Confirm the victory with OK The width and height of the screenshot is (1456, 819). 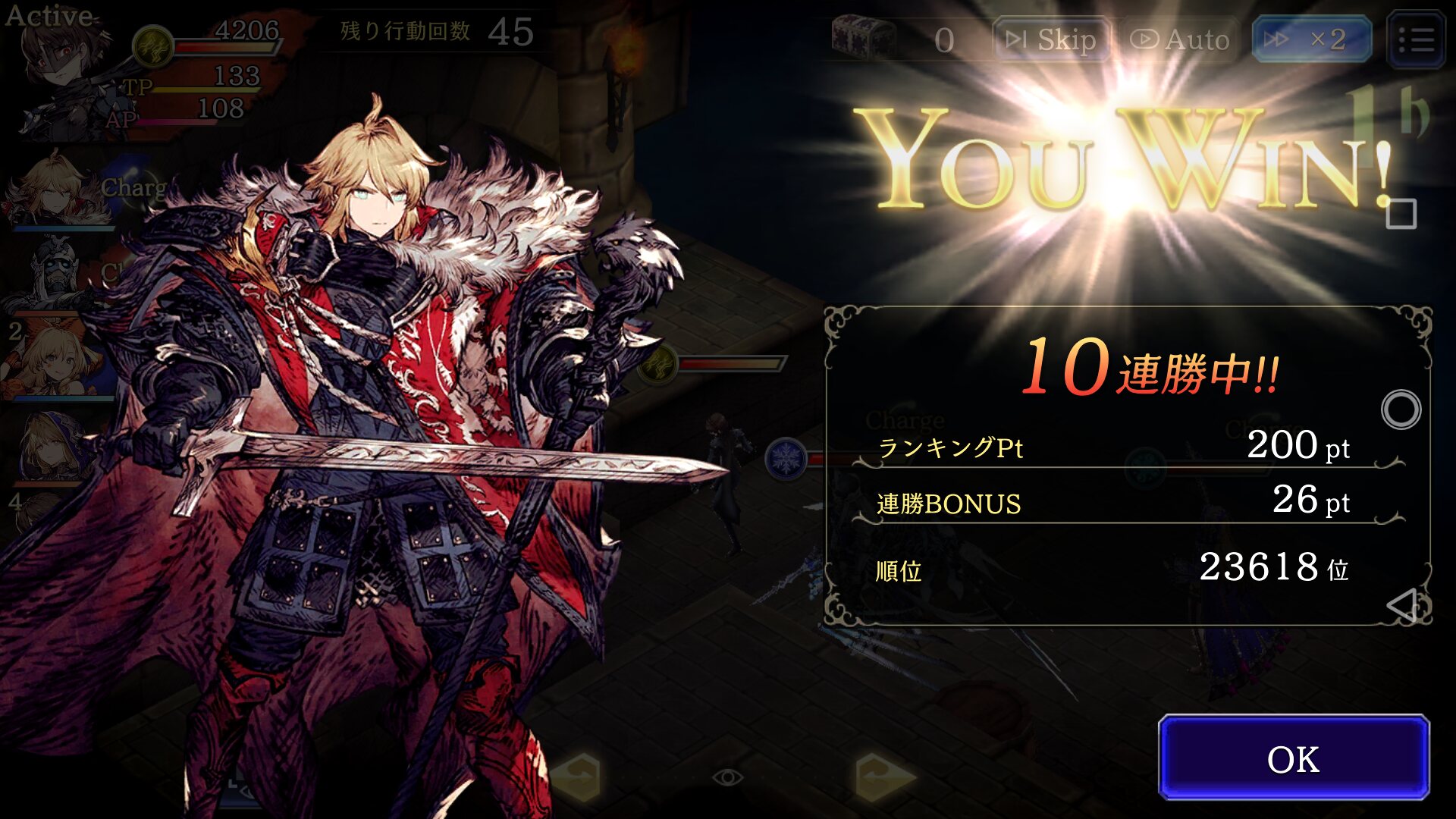[x=1293, y=758]
